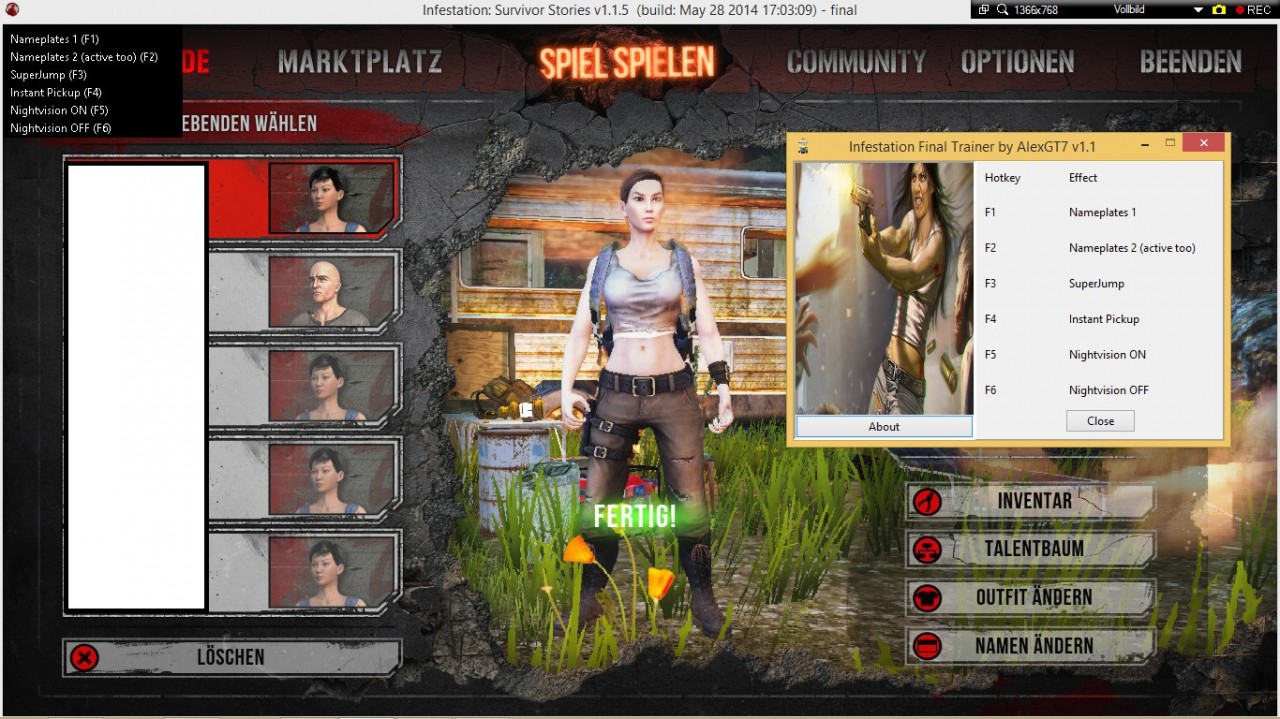Go to Optionen settings
The width and height of the screenshot is (1280, 719).
click(x=1017, y=62)
